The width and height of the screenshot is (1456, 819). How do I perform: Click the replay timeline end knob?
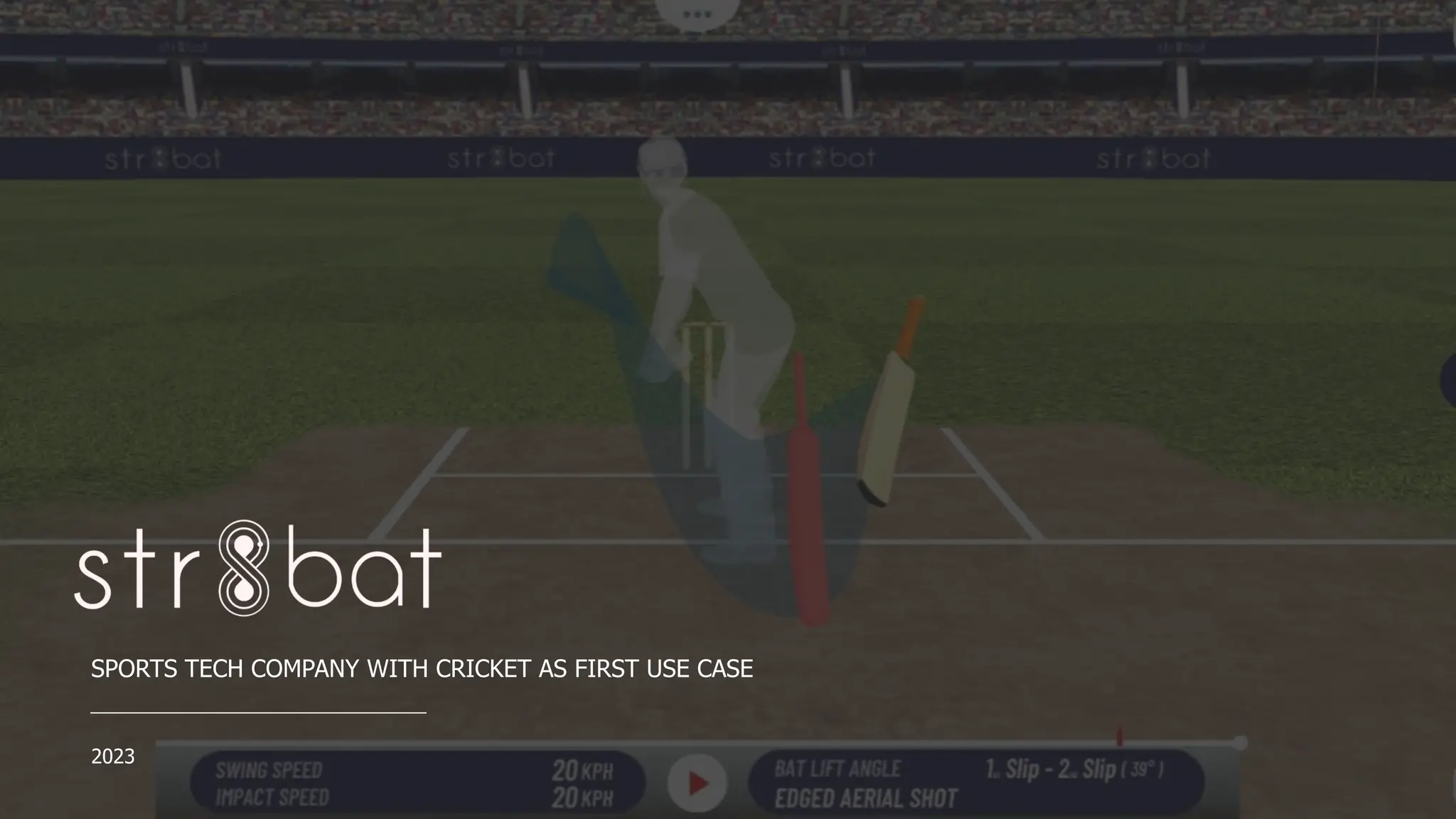[x=1241, y=742]
